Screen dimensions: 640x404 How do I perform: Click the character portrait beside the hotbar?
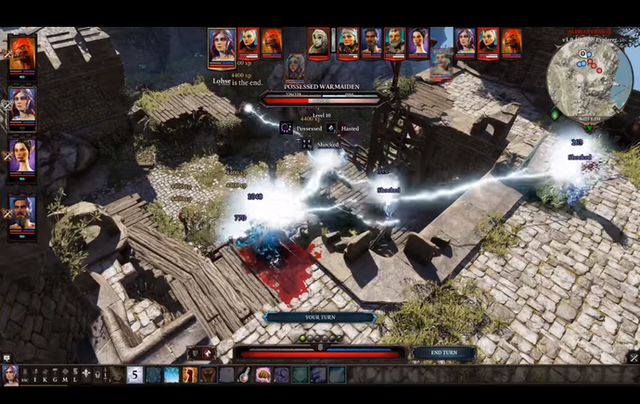coord(11,375)
